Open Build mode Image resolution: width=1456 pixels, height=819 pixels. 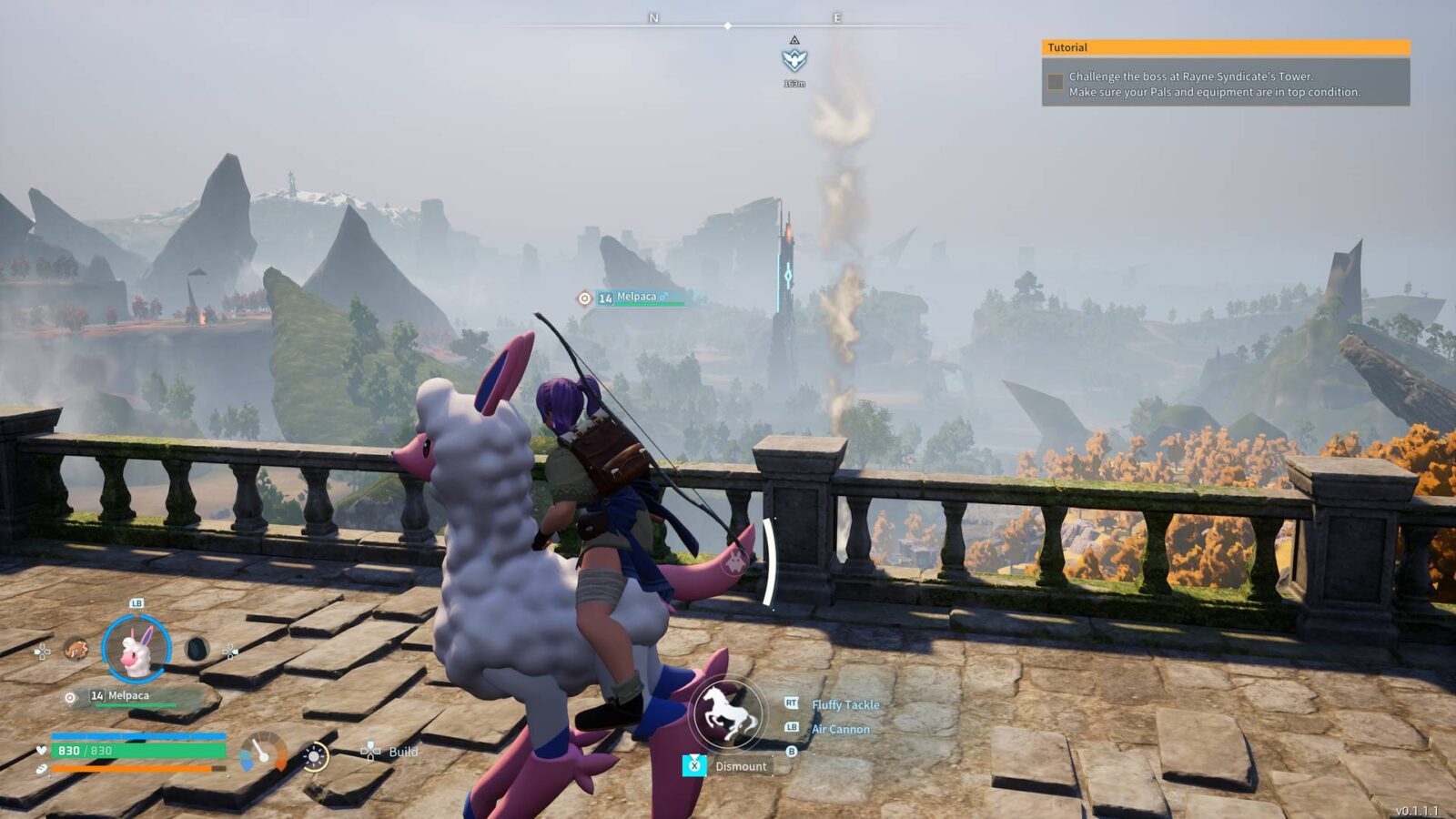(402, 752)
